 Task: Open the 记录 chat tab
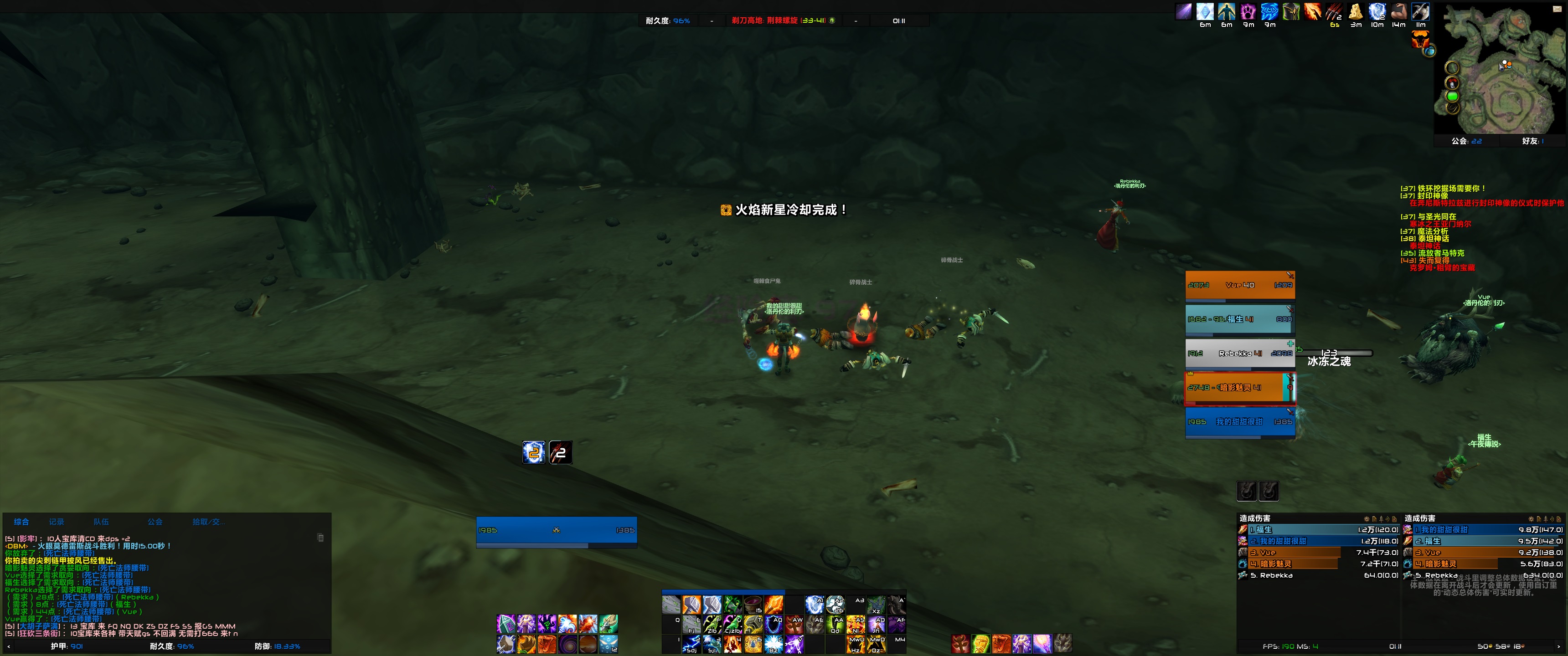tap(57, 522)
